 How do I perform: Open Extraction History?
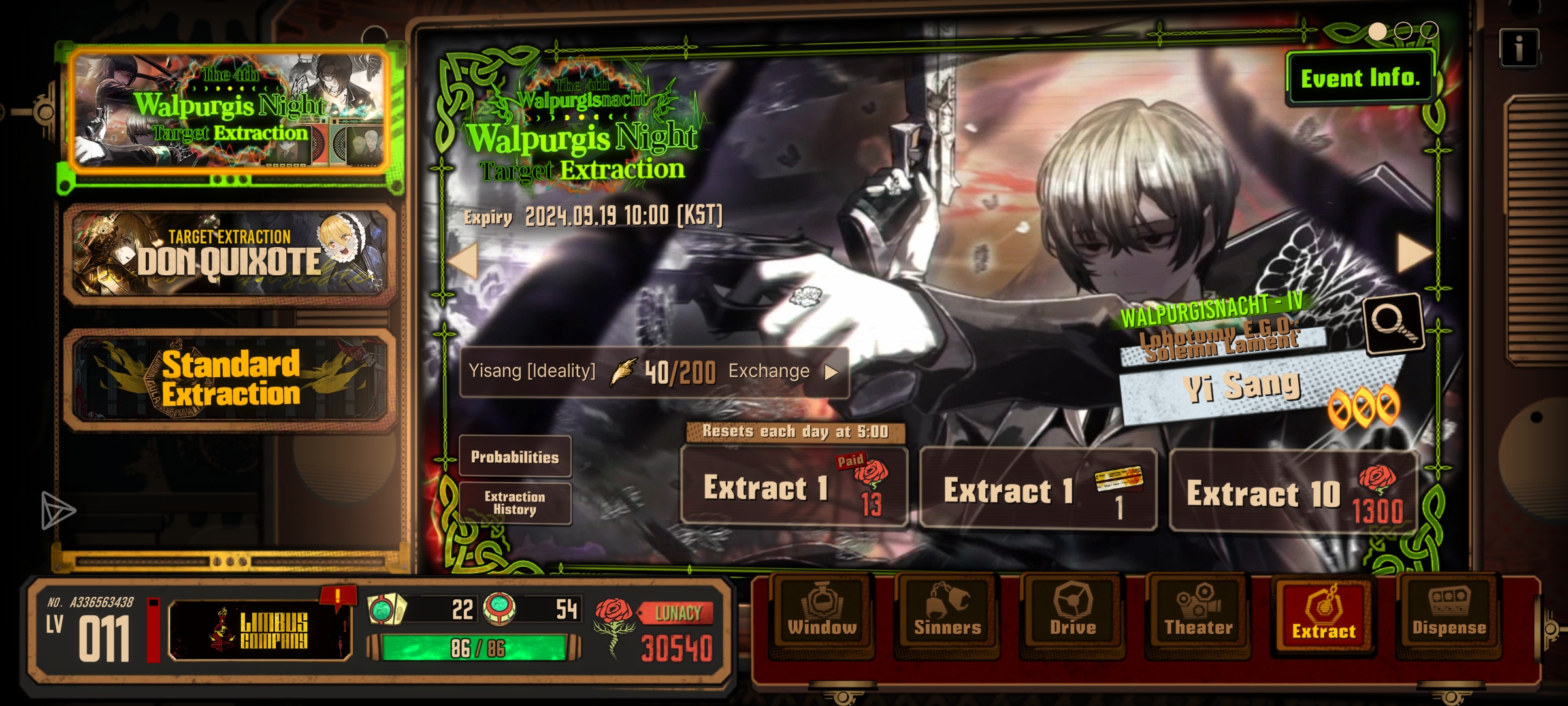[515, 503]
